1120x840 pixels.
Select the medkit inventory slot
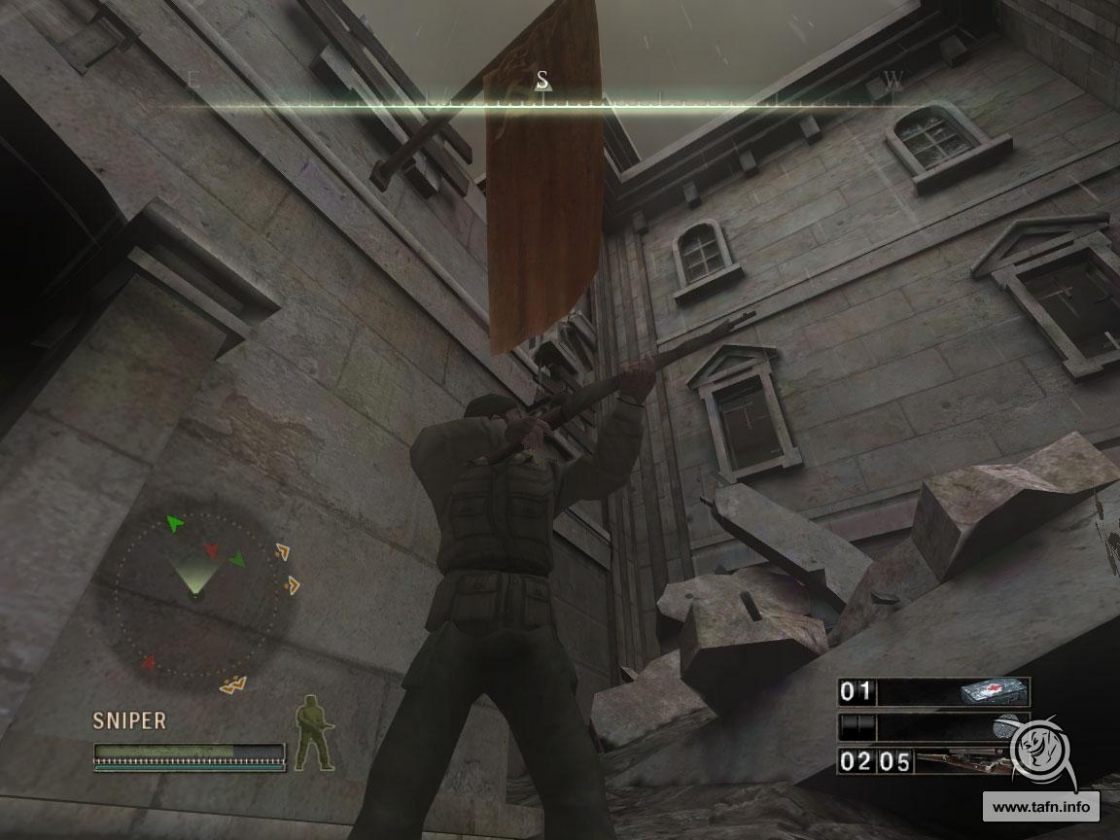click(x=933, y=692)
